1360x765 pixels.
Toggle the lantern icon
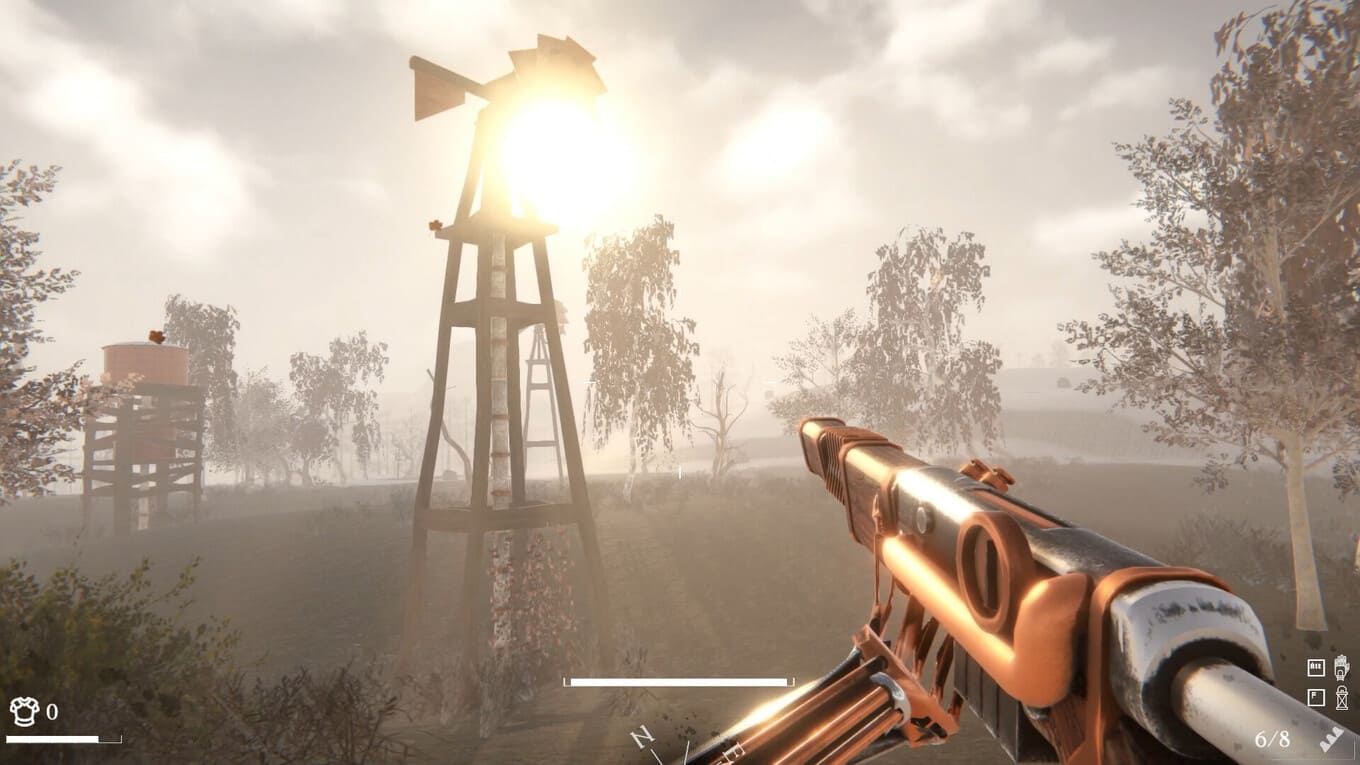pyautogui.click(x=1341, y=697)
